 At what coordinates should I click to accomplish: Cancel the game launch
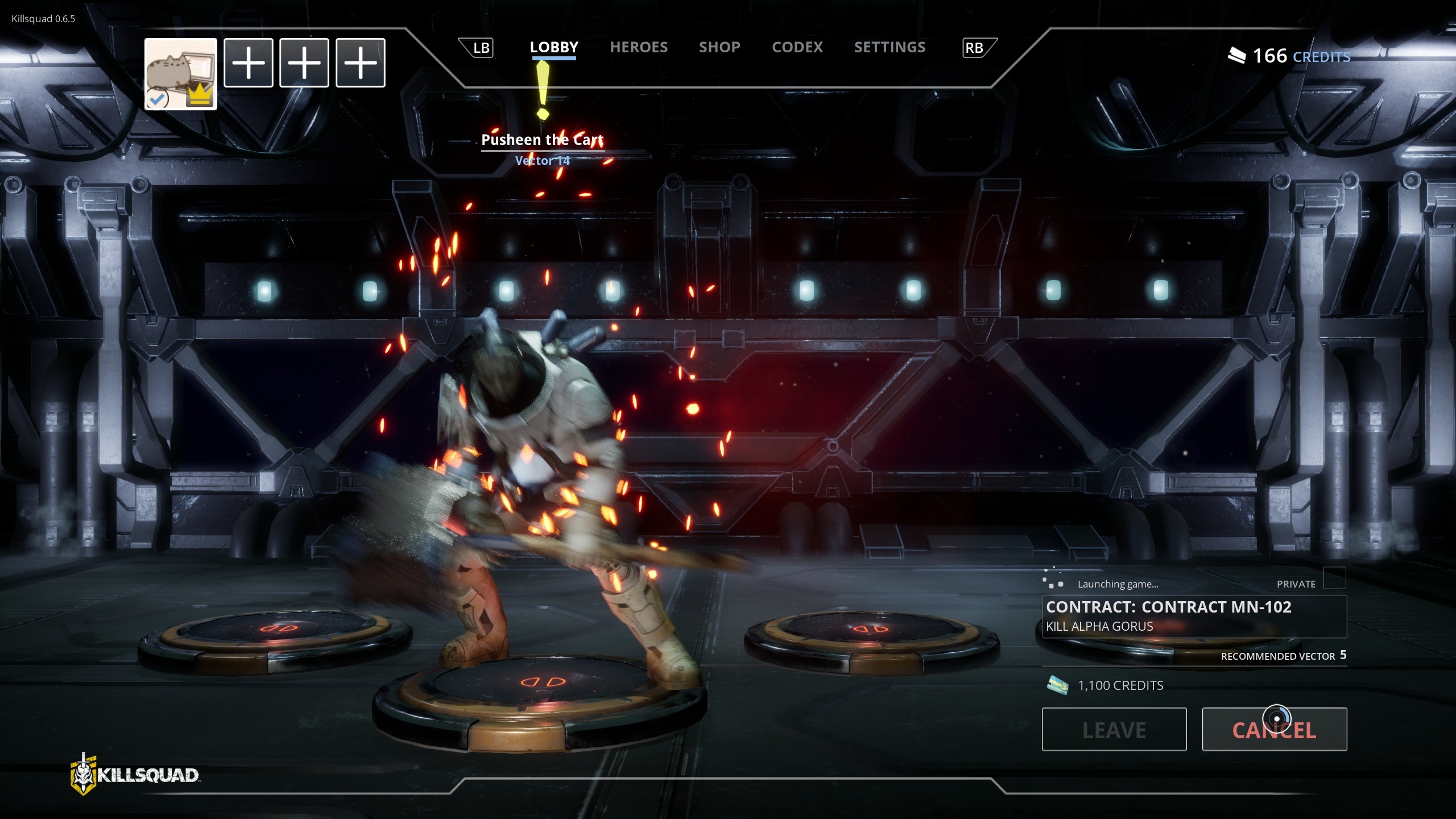(1274, 729)
